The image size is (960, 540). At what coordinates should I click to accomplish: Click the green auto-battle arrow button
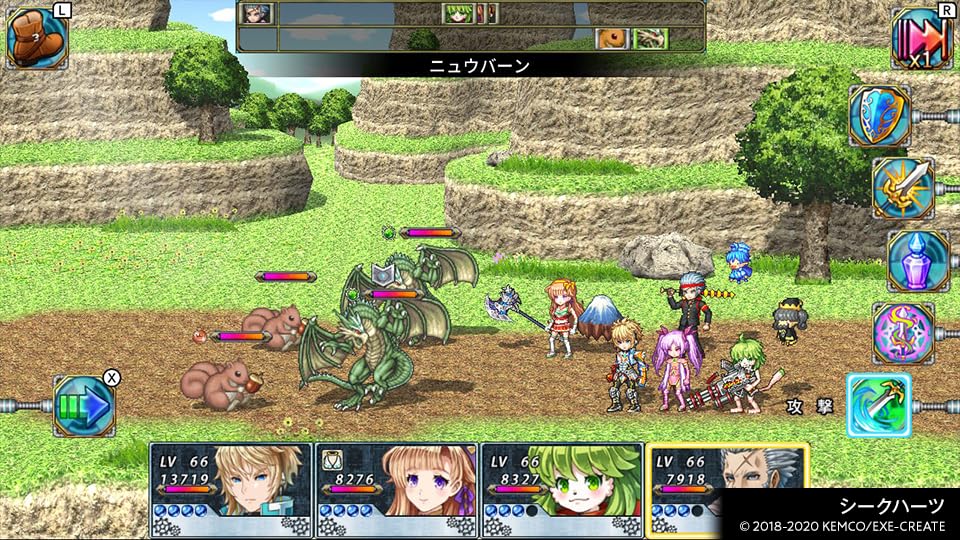[84, 405]
